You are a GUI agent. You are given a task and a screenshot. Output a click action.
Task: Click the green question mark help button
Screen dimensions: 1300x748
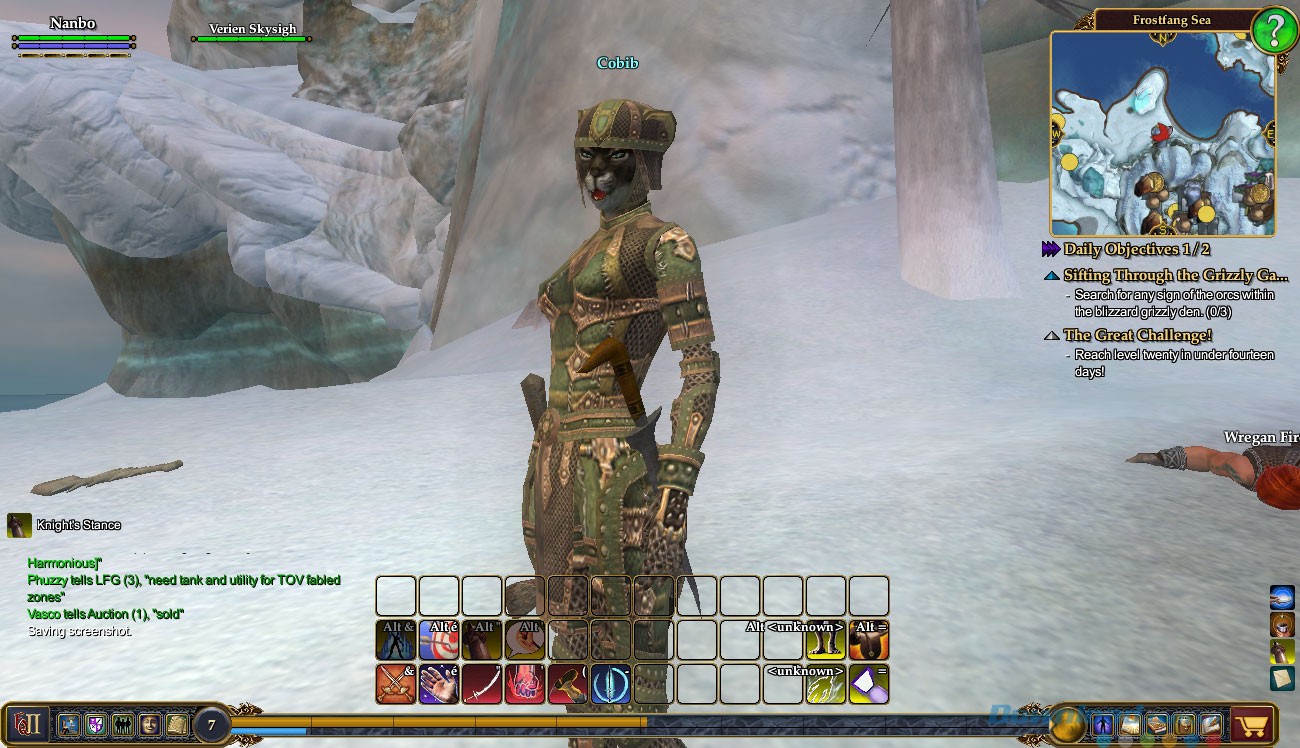coord(1274,31)
